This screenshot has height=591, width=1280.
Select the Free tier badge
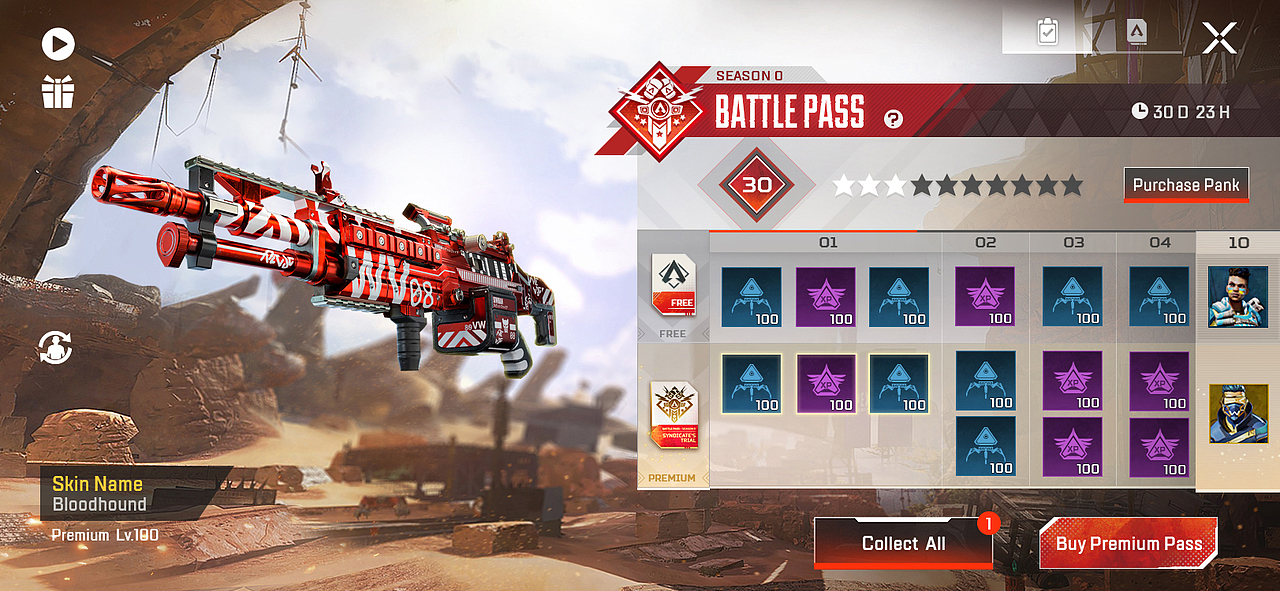tap(673, 288)
